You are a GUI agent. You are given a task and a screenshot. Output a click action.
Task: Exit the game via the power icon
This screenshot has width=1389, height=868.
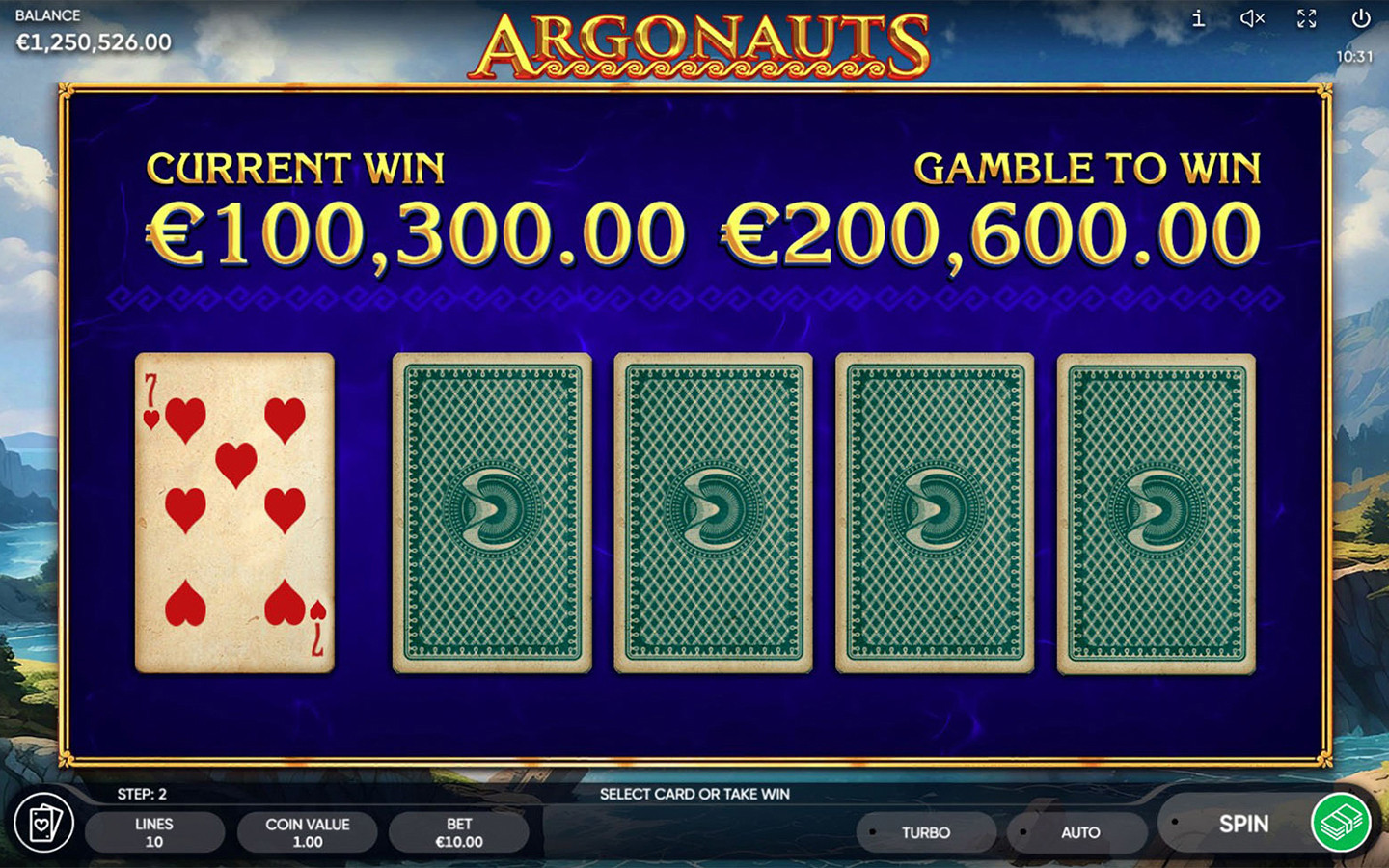click(x=1362, y=18)
